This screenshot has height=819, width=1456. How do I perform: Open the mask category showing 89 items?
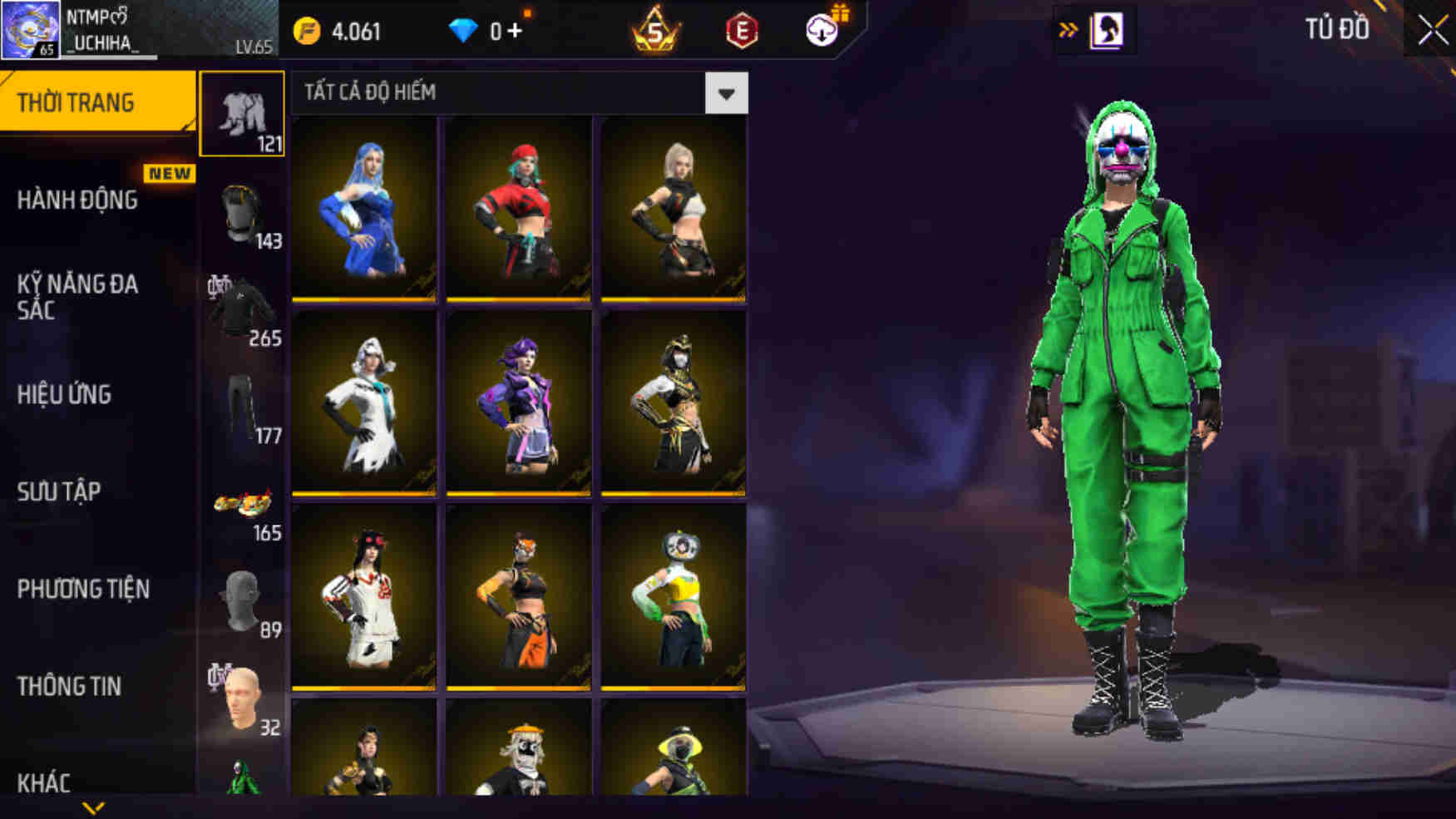241,599
